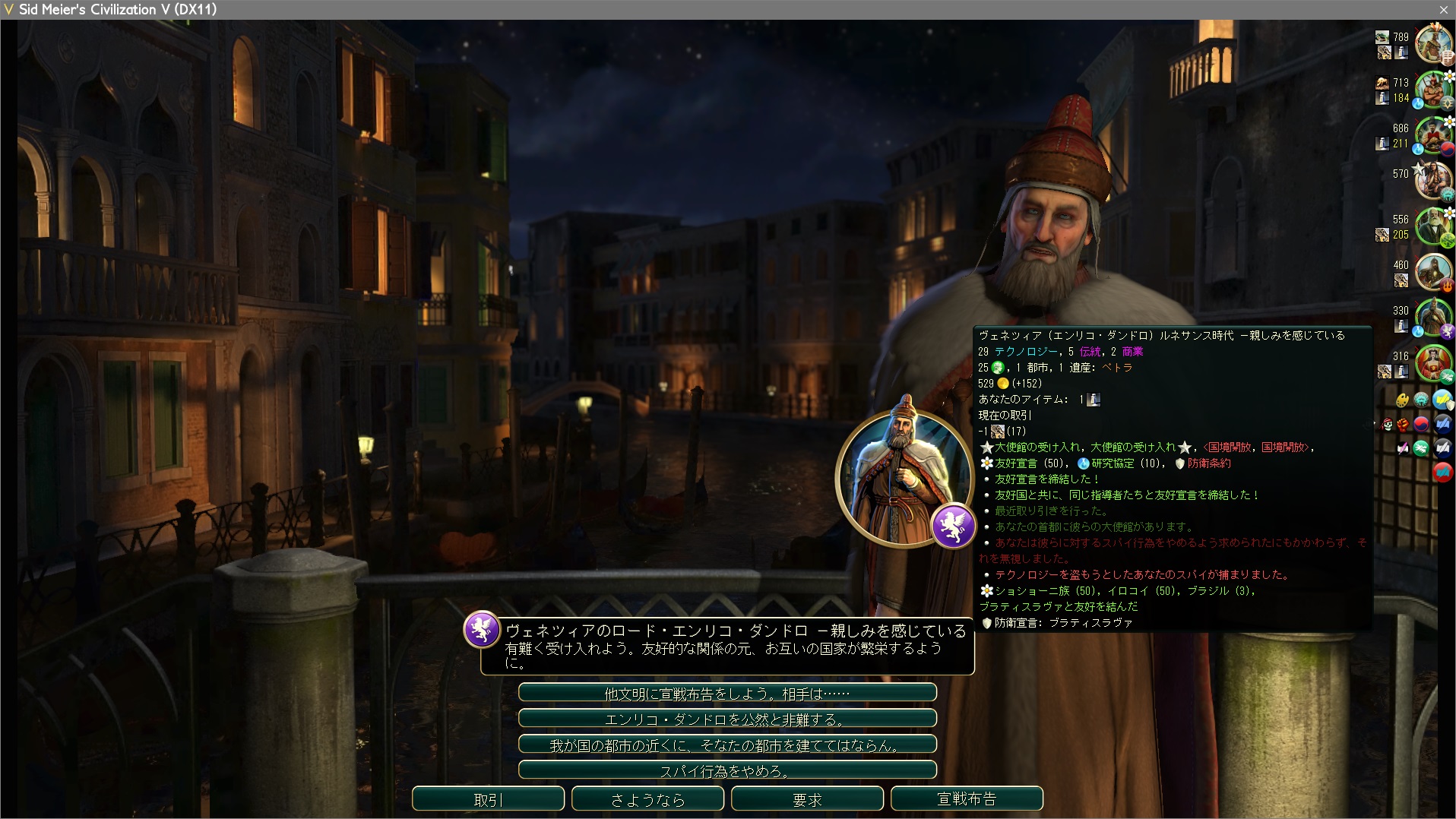
Task: Select the leader portrait with score 789
Action: click(x=1432, y=44)
